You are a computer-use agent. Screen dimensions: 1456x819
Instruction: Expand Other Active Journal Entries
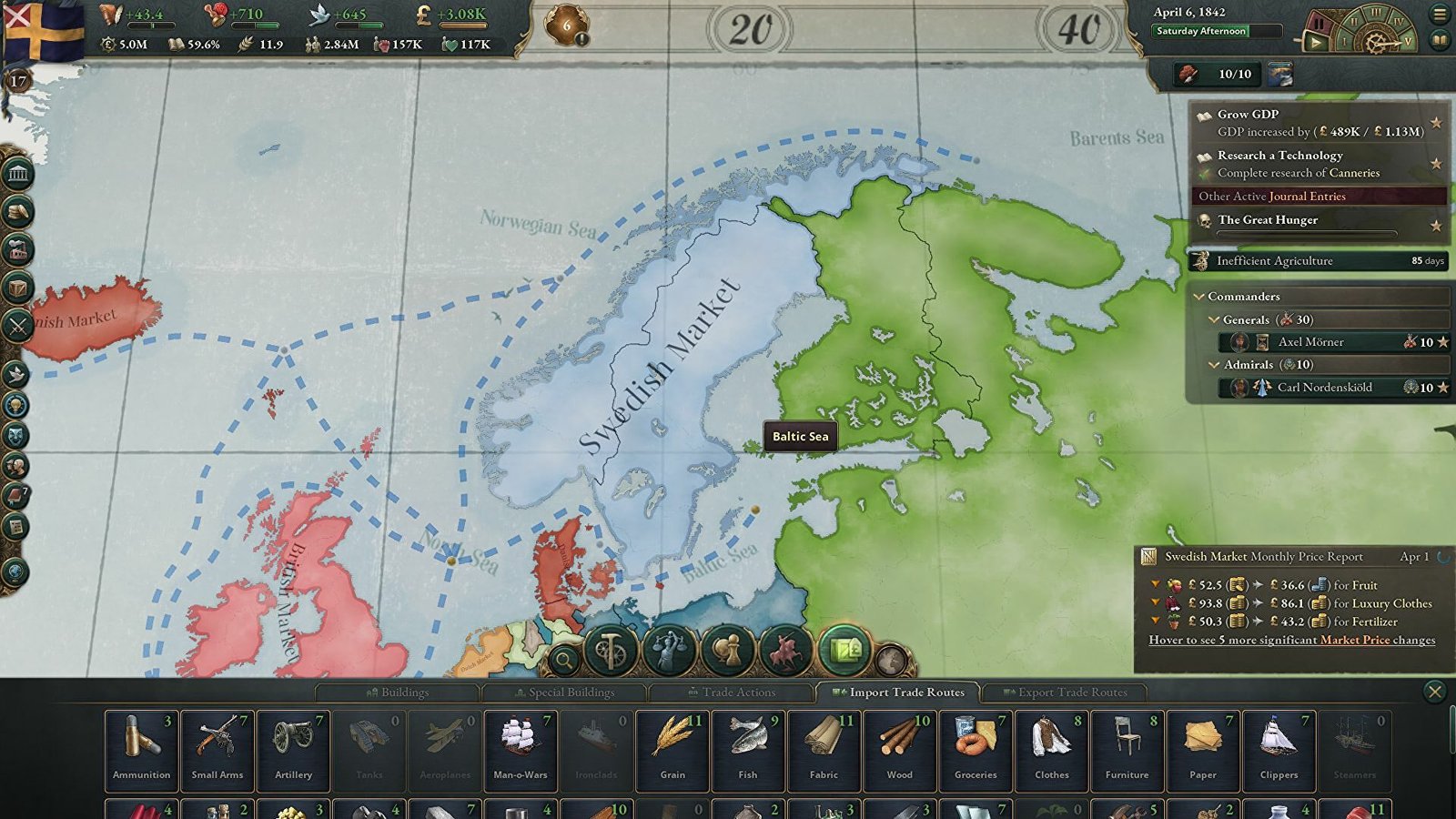click(1272, 196)
